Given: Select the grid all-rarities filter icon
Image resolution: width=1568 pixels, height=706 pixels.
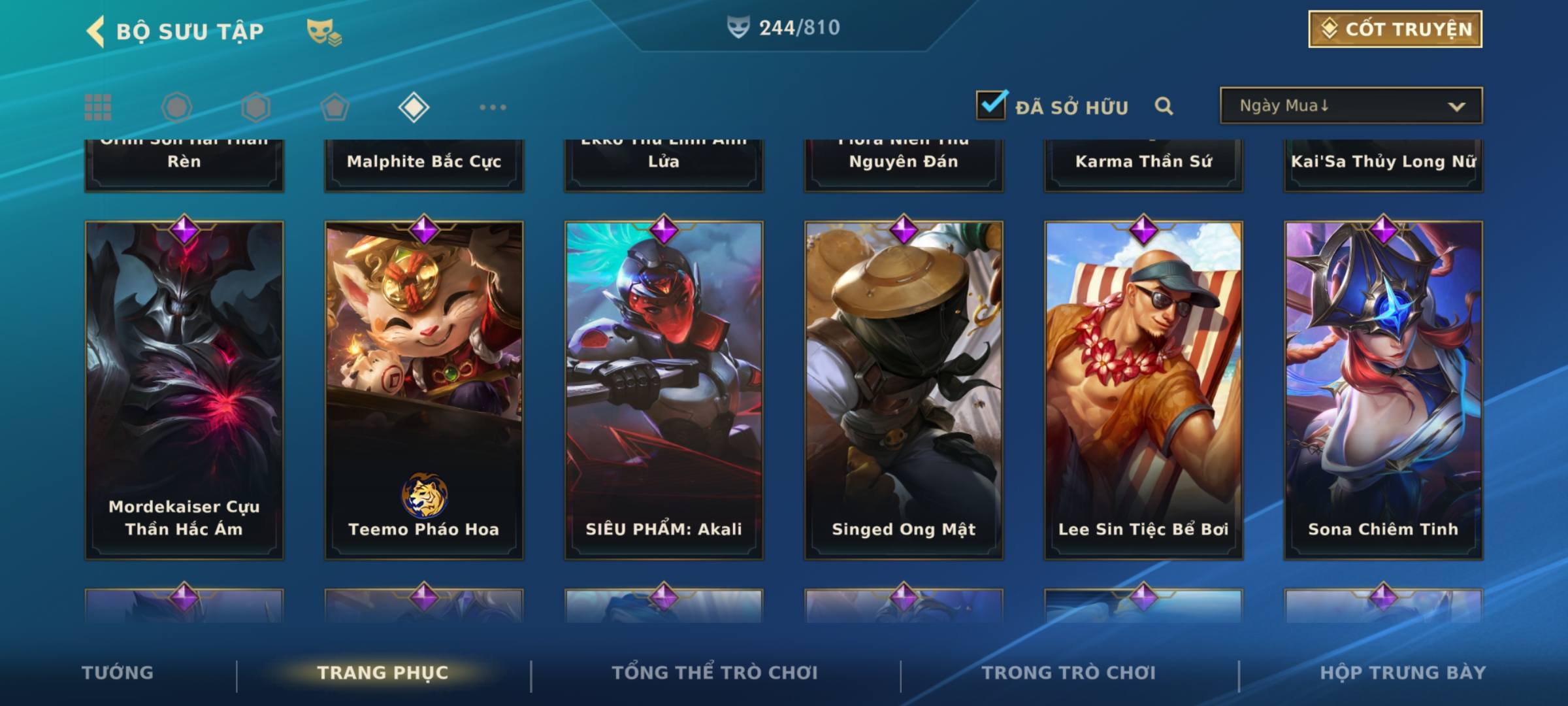Looking at the screenshot, I should click(98, 107).
